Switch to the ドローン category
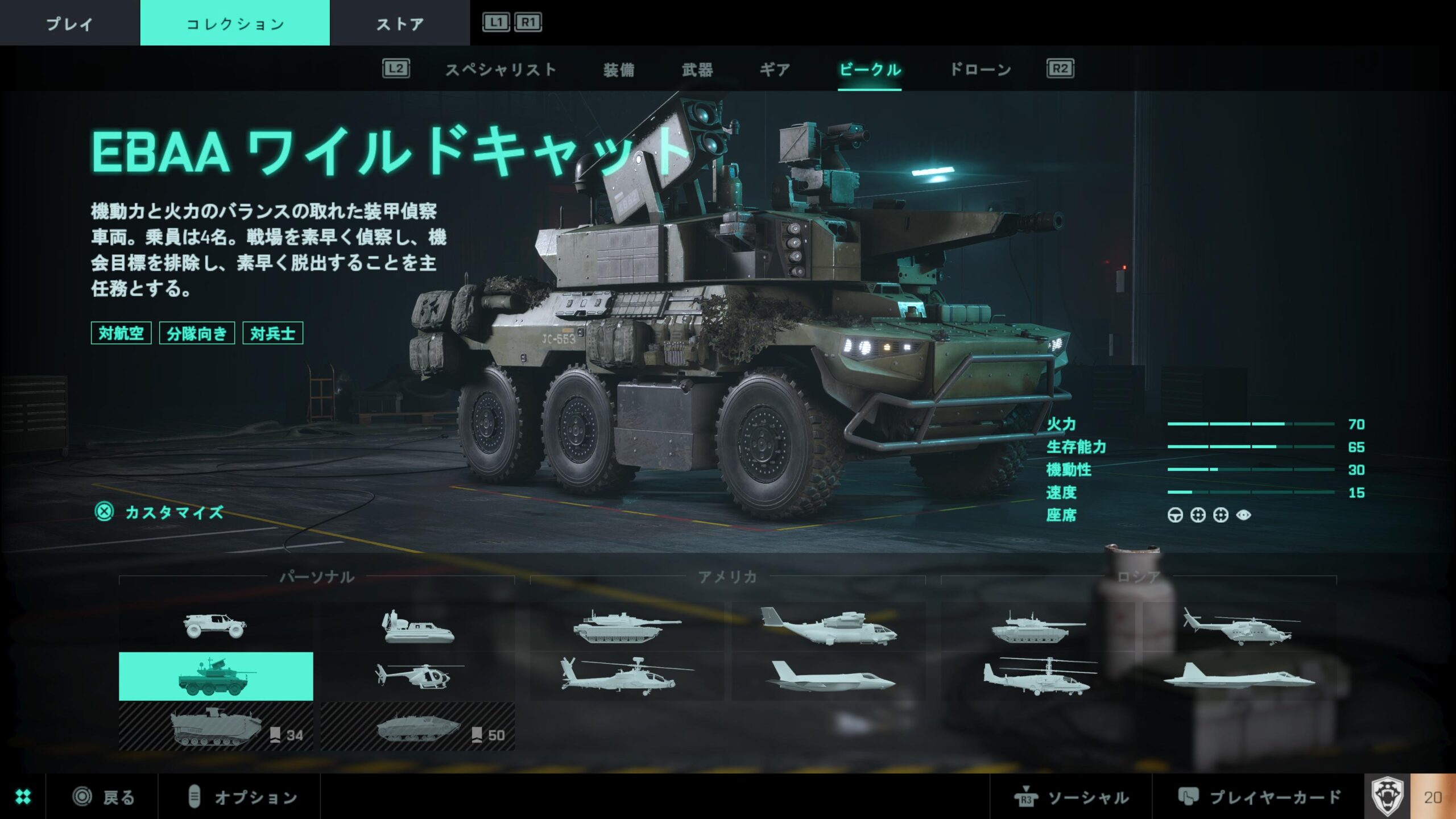 pyautogui.click(x=981, y=70)
